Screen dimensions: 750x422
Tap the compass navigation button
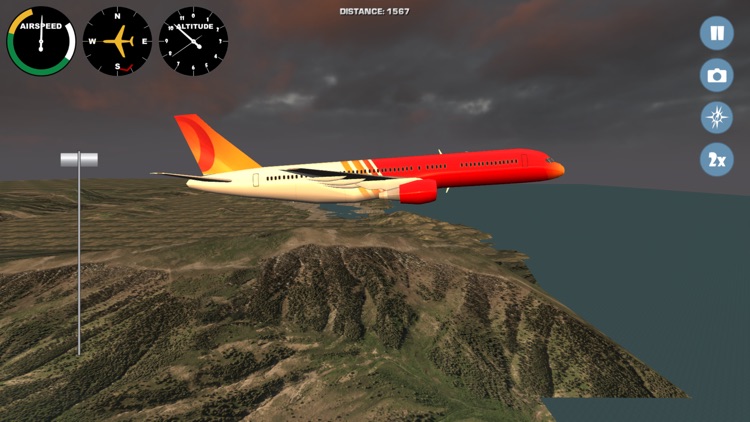(716, 117)
